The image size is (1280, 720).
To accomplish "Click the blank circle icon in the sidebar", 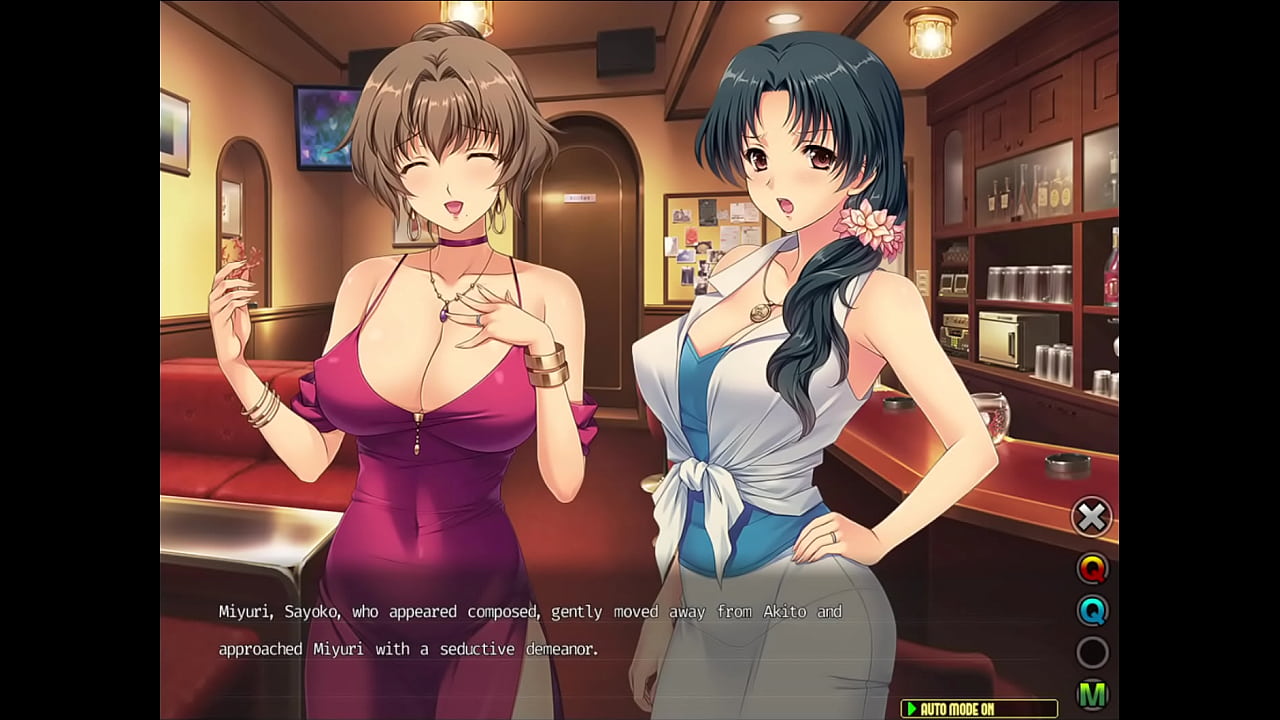I will coord(1093,653).
